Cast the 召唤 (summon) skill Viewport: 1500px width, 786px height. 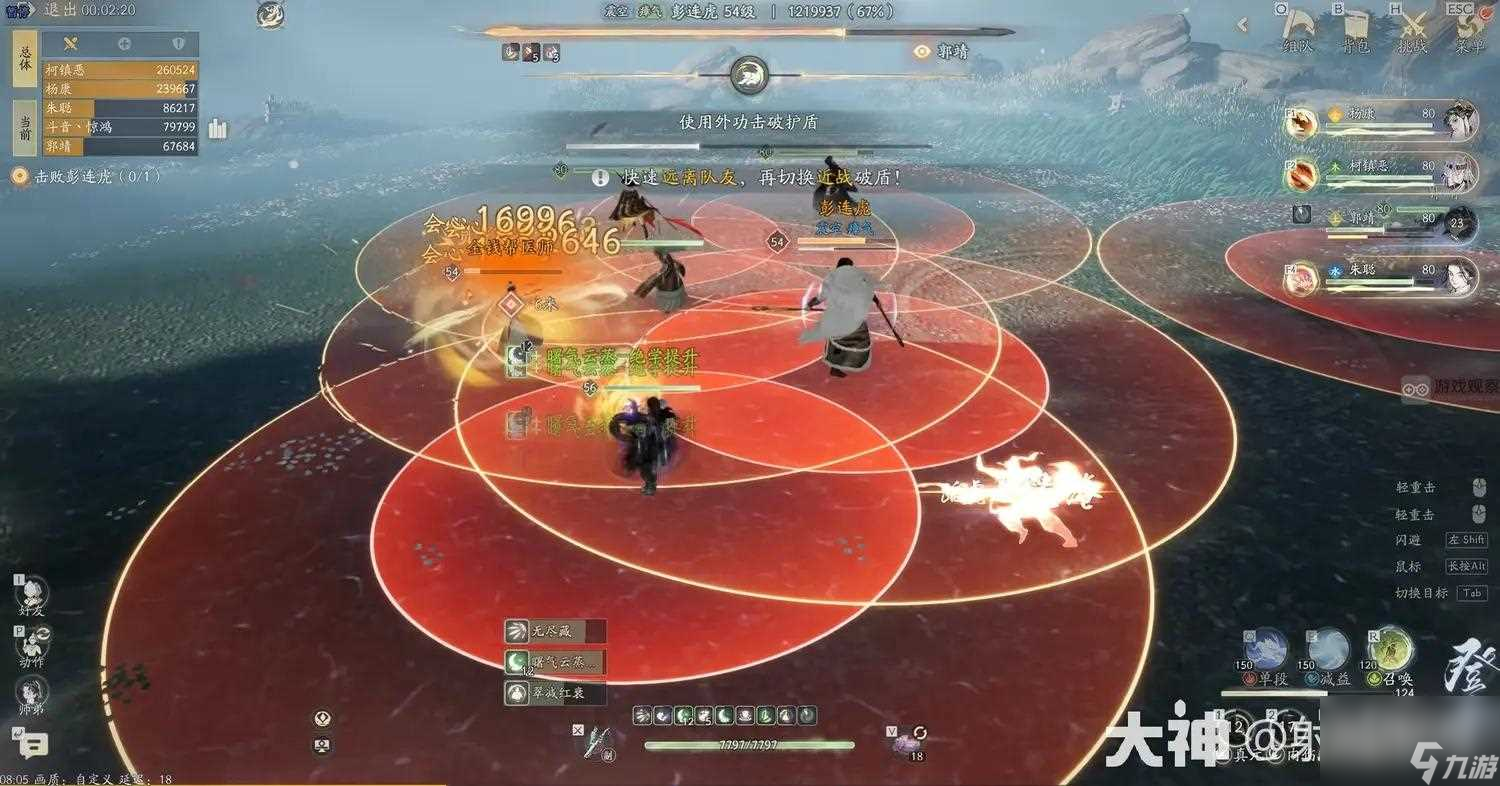click(1390, 650)
